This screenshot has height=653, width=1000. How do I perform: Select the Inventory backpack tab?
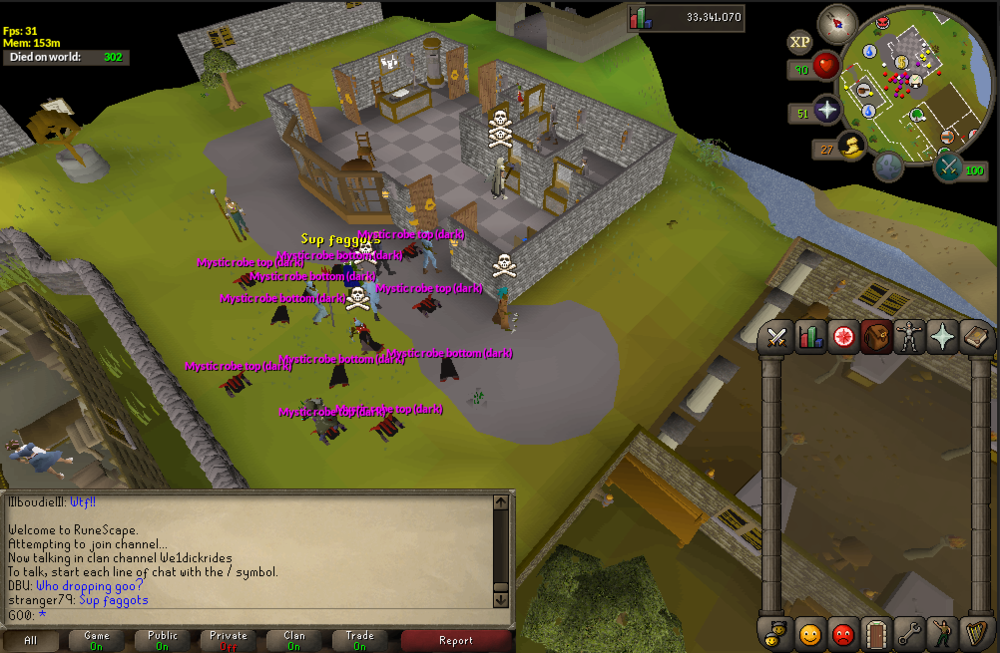(x=876, y=338)
